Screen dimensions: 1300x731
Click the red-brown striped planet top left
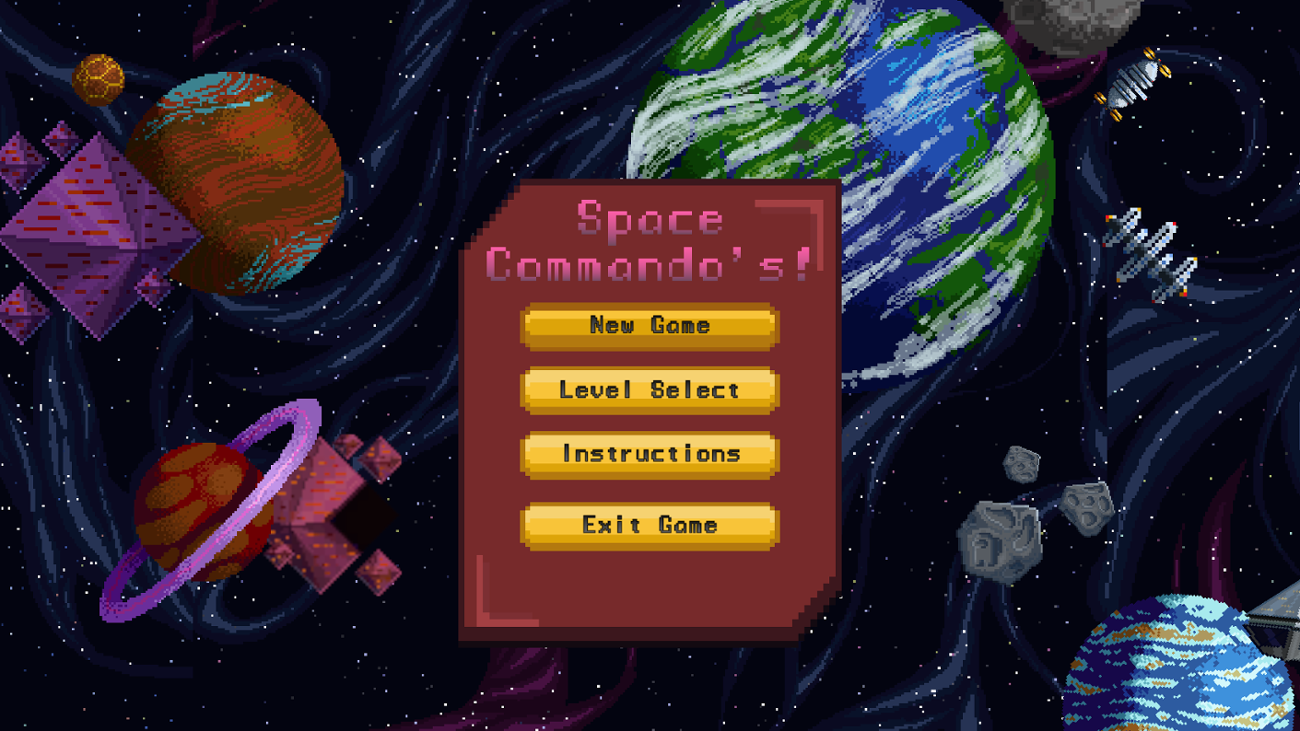[240, 180]
